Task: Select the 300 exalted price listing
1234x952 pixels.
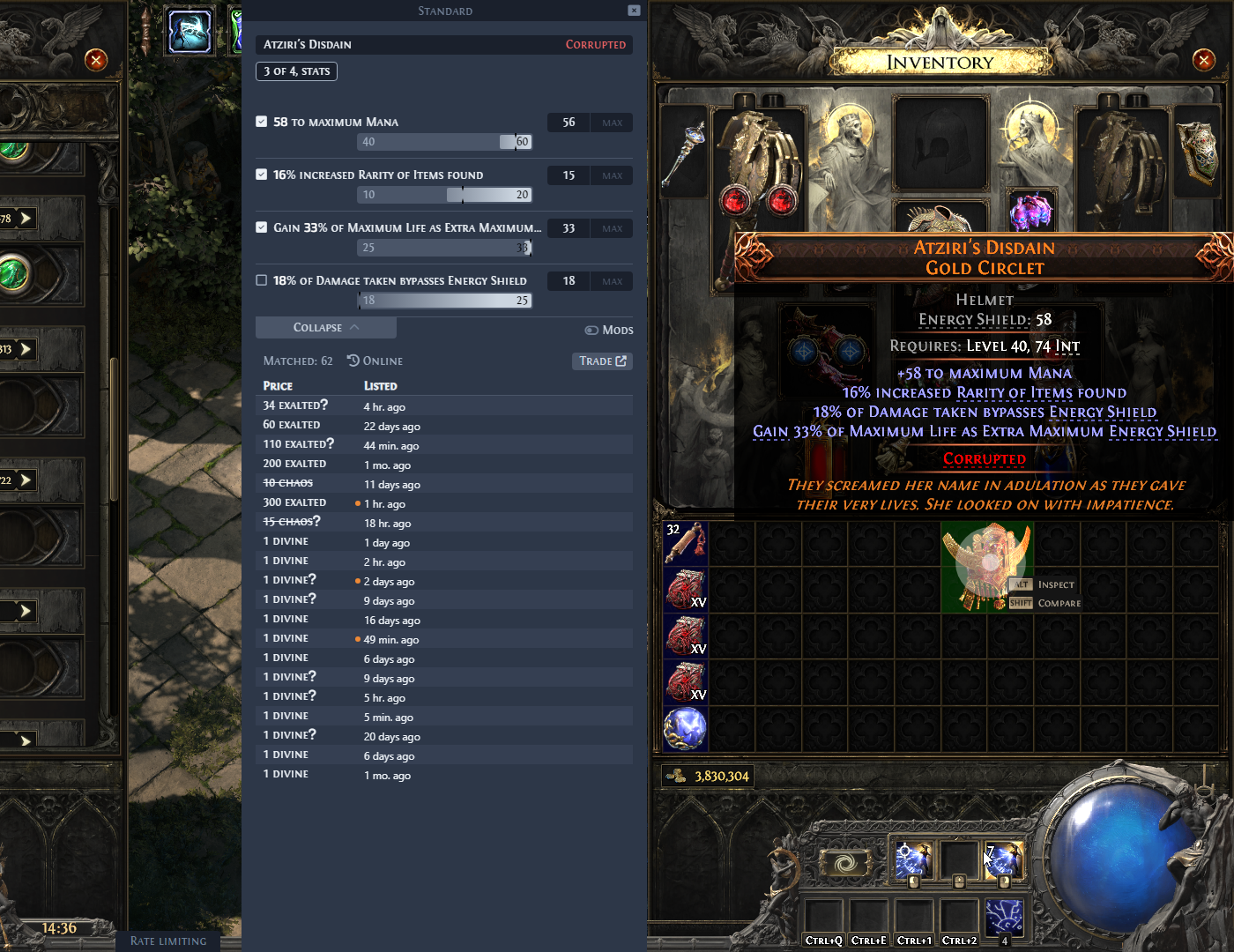Action: [294, 502]
